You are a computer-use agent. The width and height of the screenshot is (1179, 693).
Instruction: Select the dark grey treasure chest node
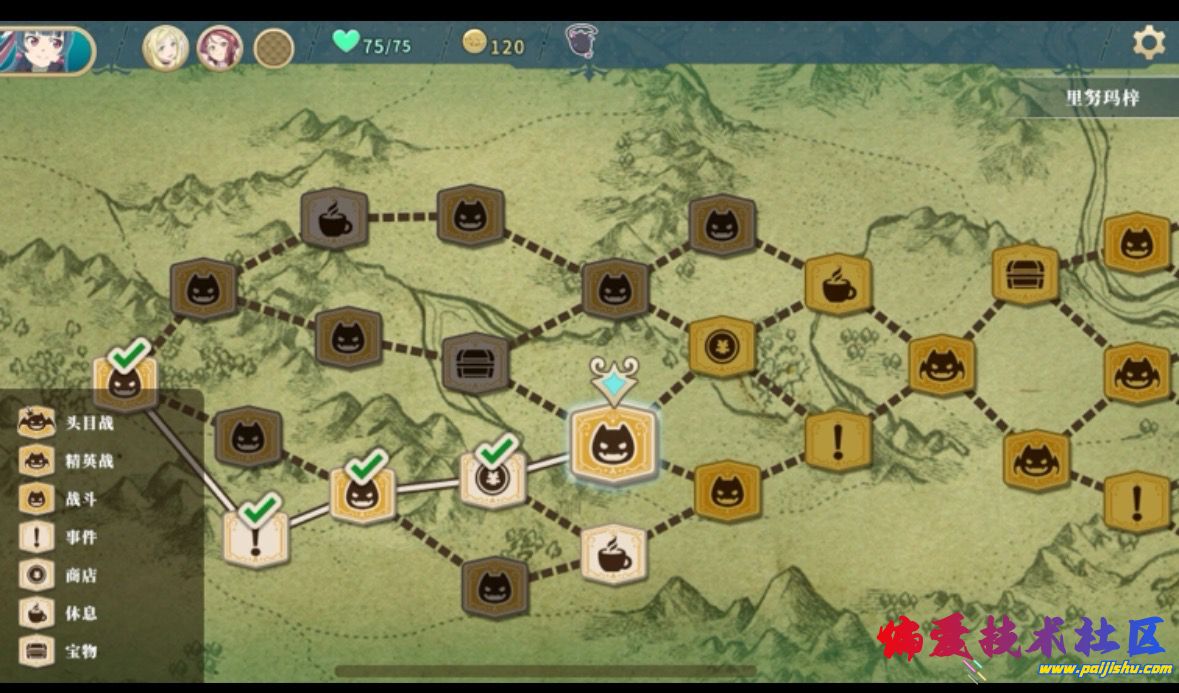click(476, 363)
